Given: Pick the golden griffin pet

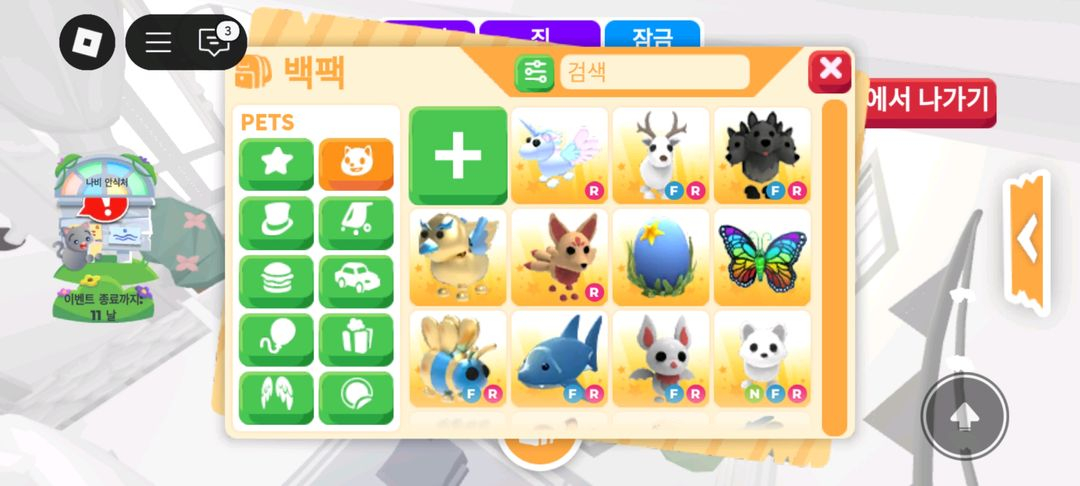Looking at the screenshot, I should click(458, 258).
